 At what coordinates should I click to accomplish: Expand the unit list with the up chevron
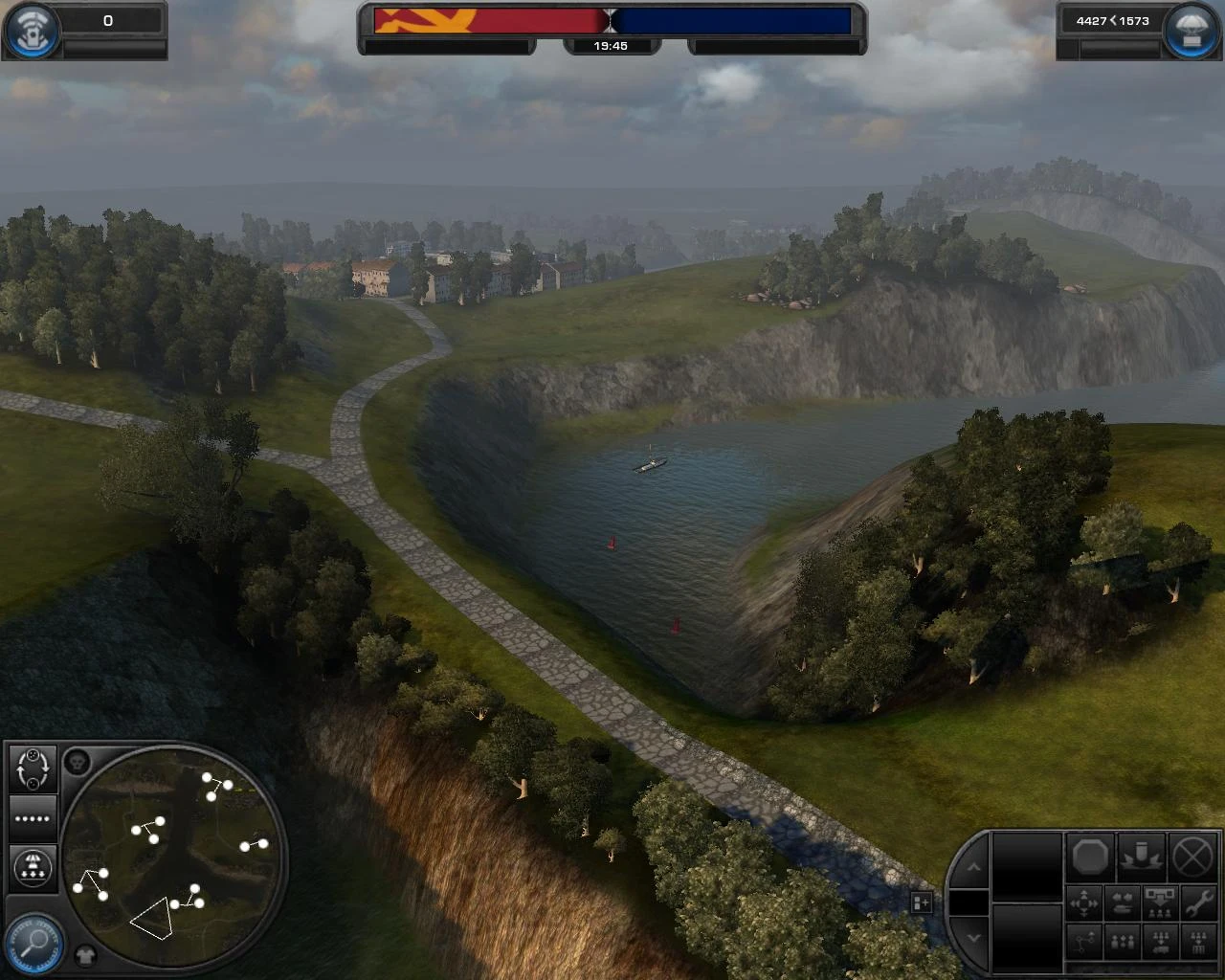pos(973,866)
